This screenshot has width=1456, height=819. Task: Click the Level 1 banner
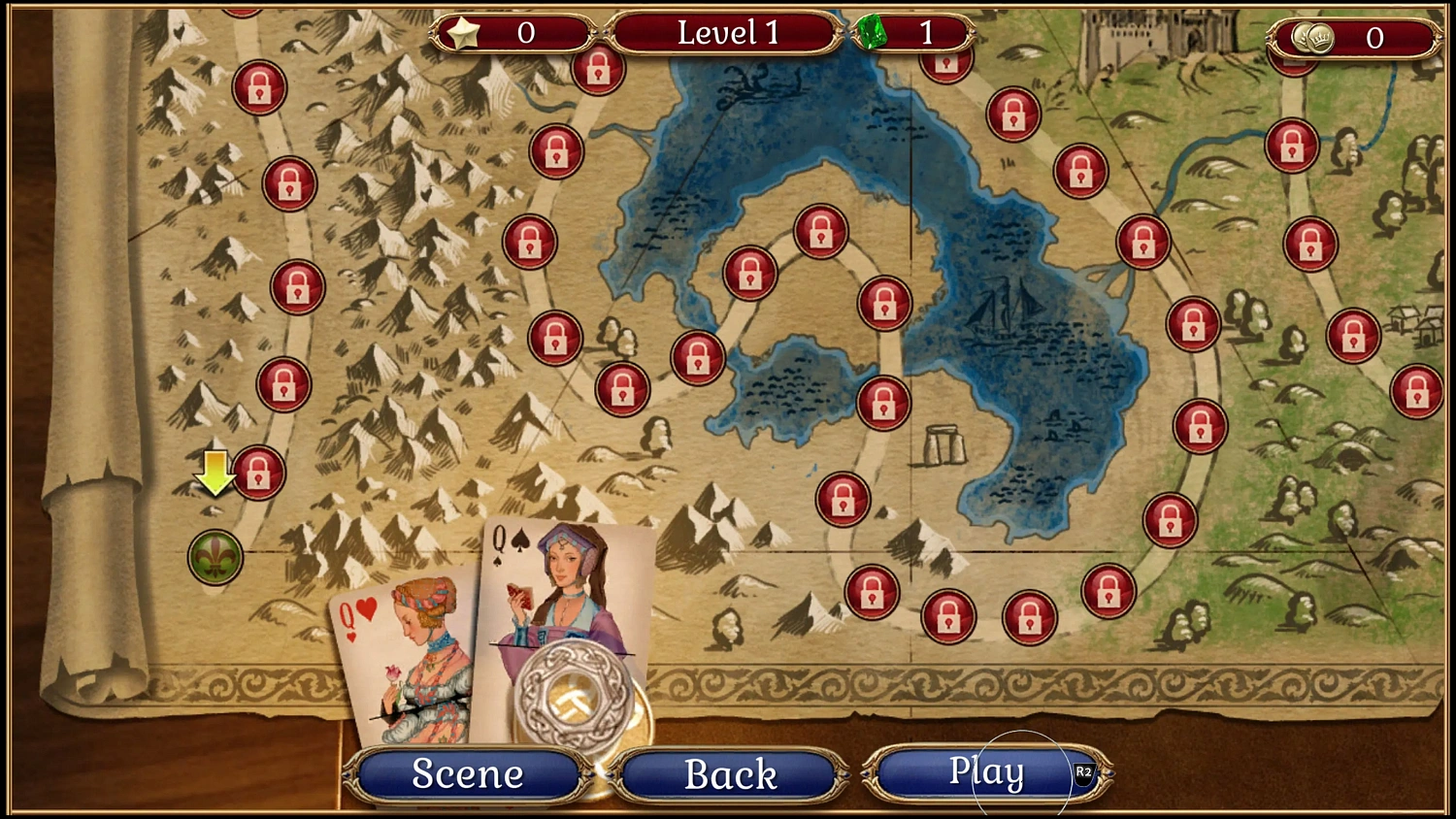click(x=724, y=32)
